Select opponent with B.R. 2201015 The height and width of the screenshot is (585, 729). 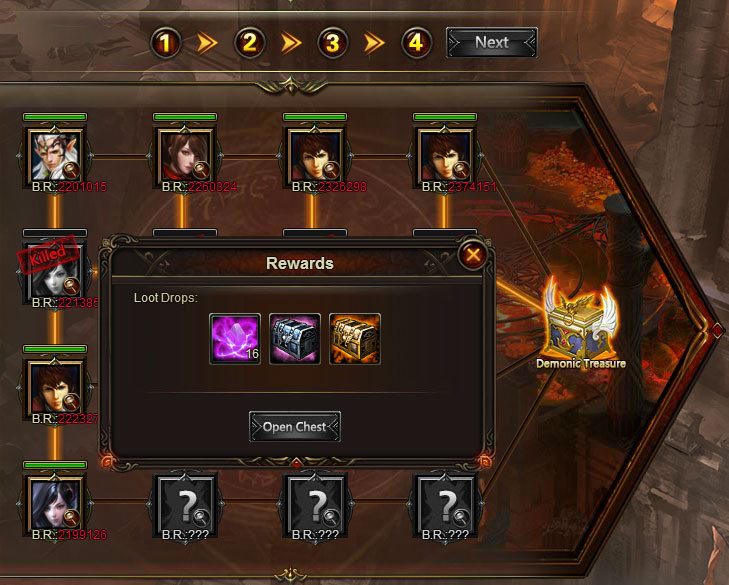tap(55, 154)
